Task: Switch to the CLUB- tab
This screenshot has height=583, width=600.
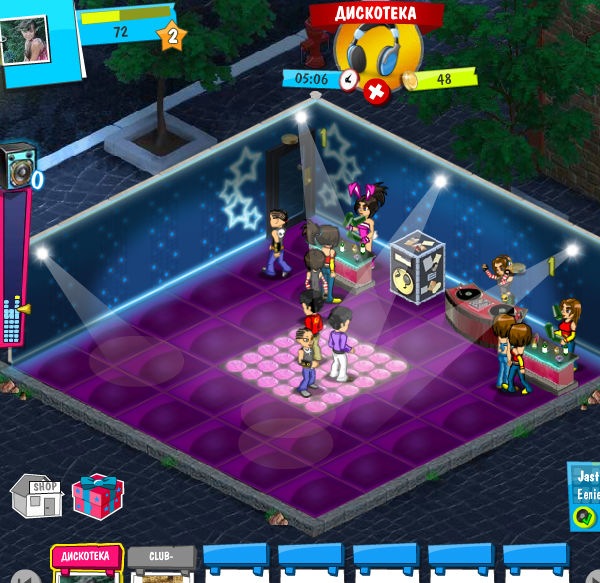Action: pos(160,557)
